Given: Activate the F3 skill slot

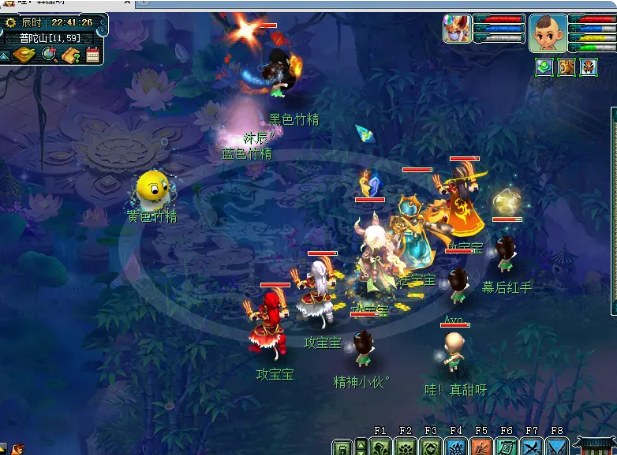Looking at the screenshot, I should [431, 446].
